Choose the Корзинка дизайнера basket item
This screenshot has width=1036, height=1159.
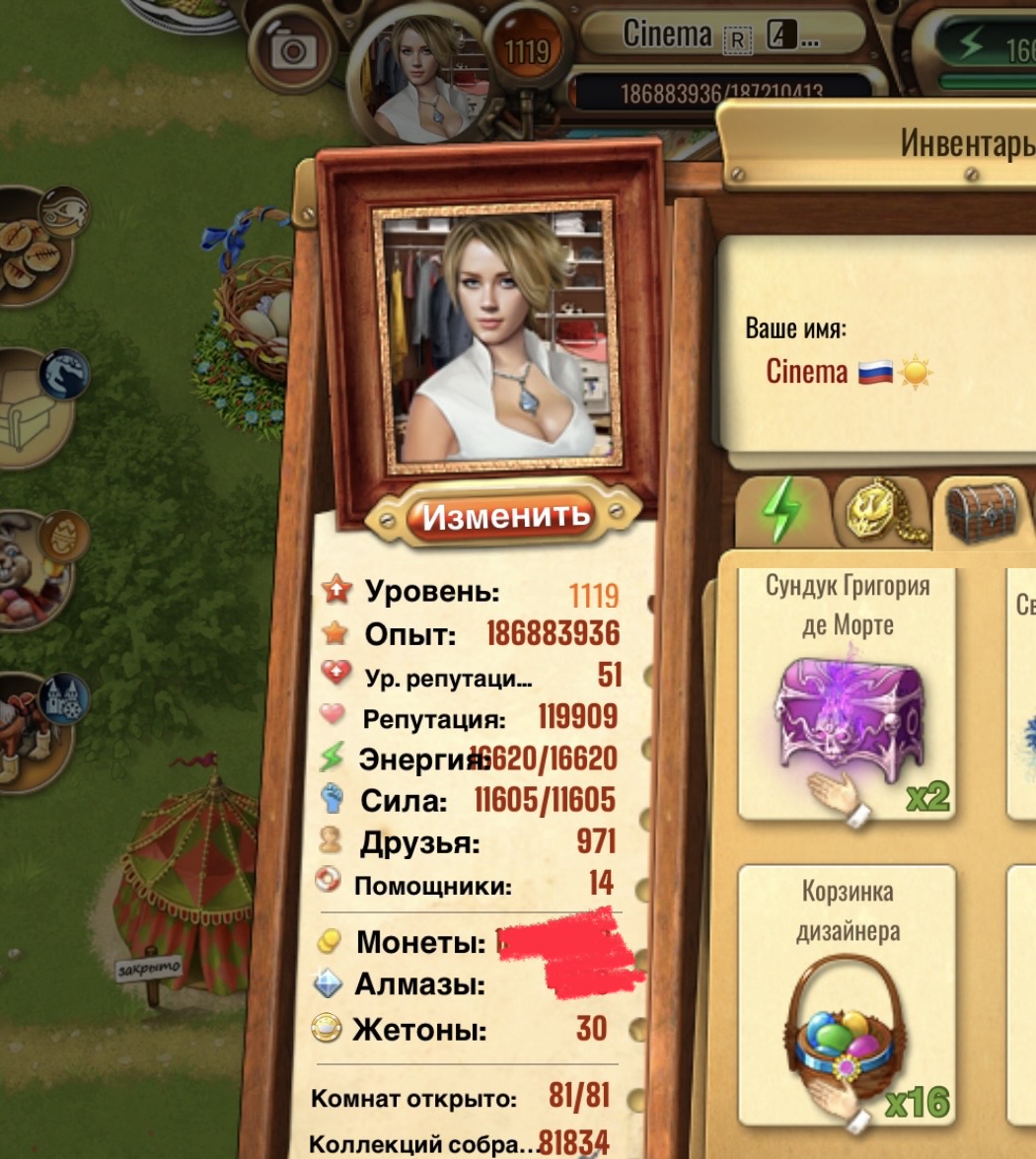click(848, 996)
